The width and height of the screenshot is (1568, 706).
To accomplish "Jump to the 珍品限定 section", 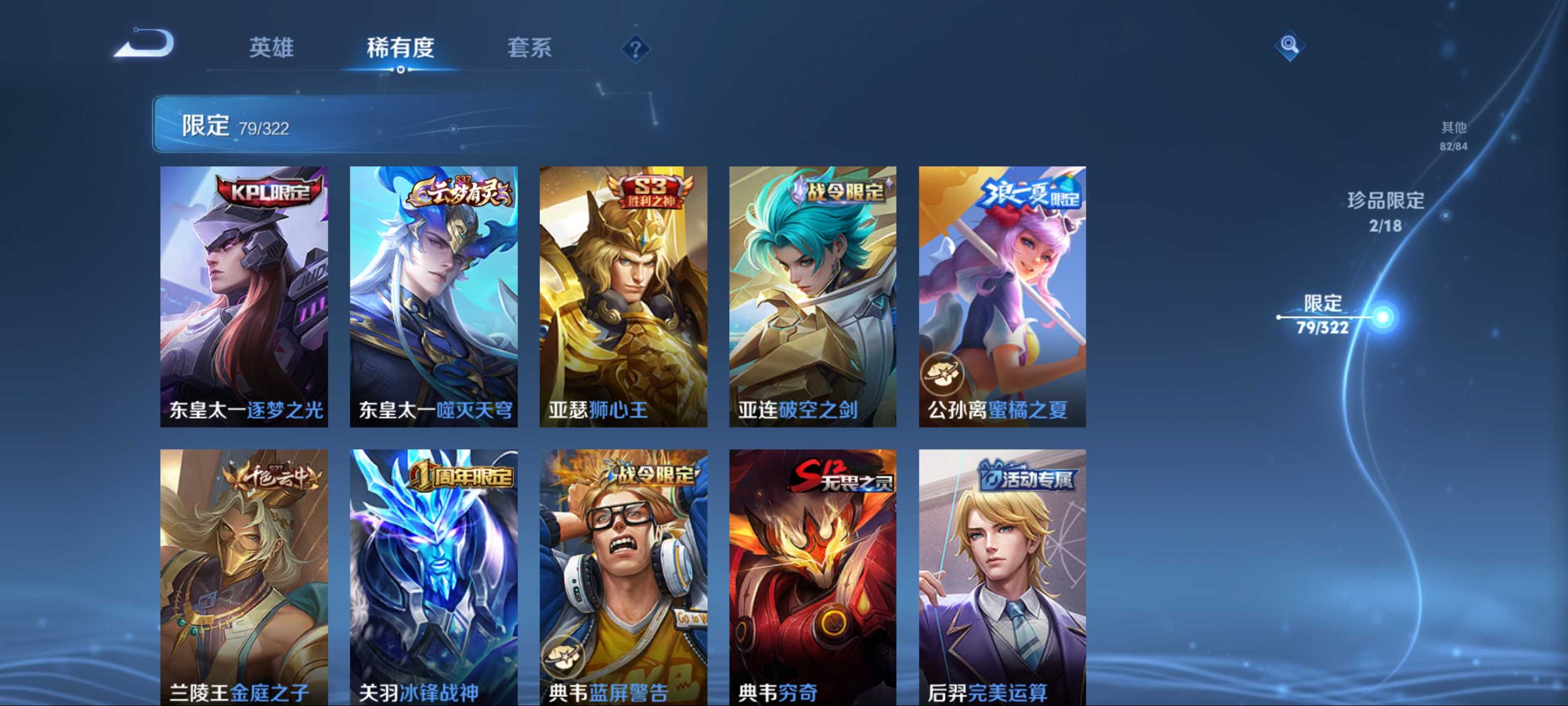I will 1385,211.
